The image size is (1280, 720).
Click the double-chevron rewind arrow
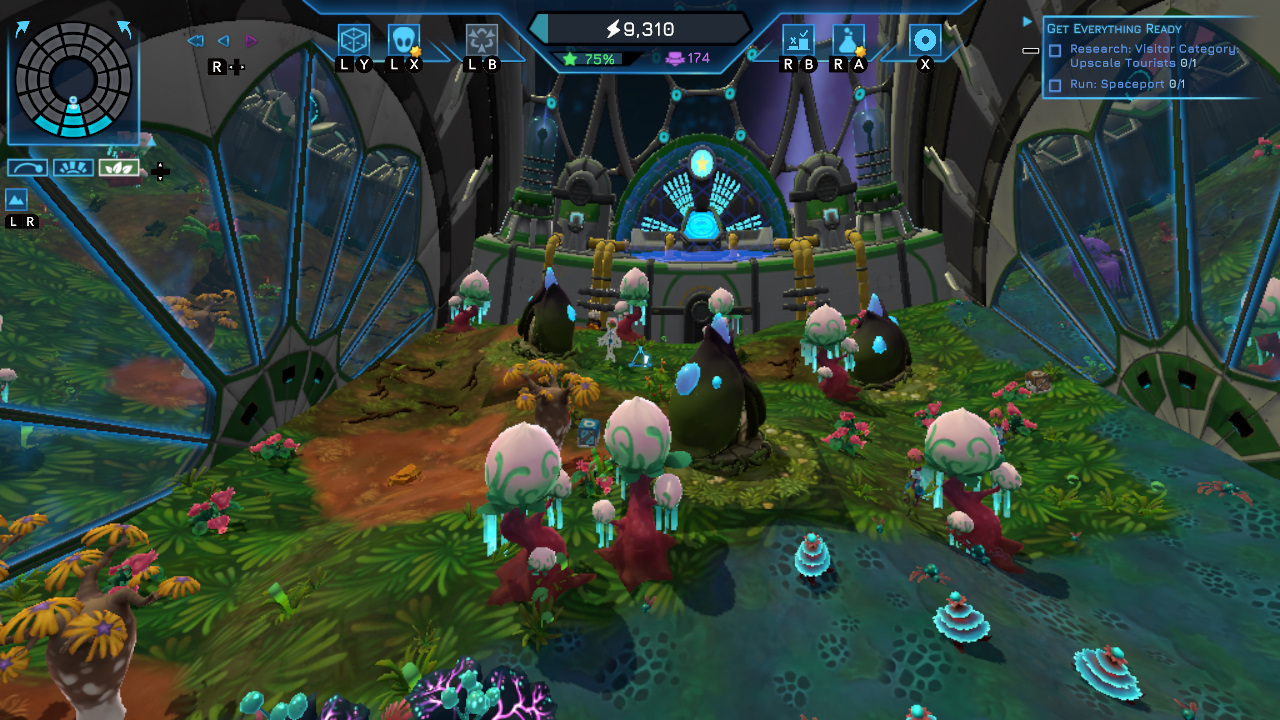point(197,39)
